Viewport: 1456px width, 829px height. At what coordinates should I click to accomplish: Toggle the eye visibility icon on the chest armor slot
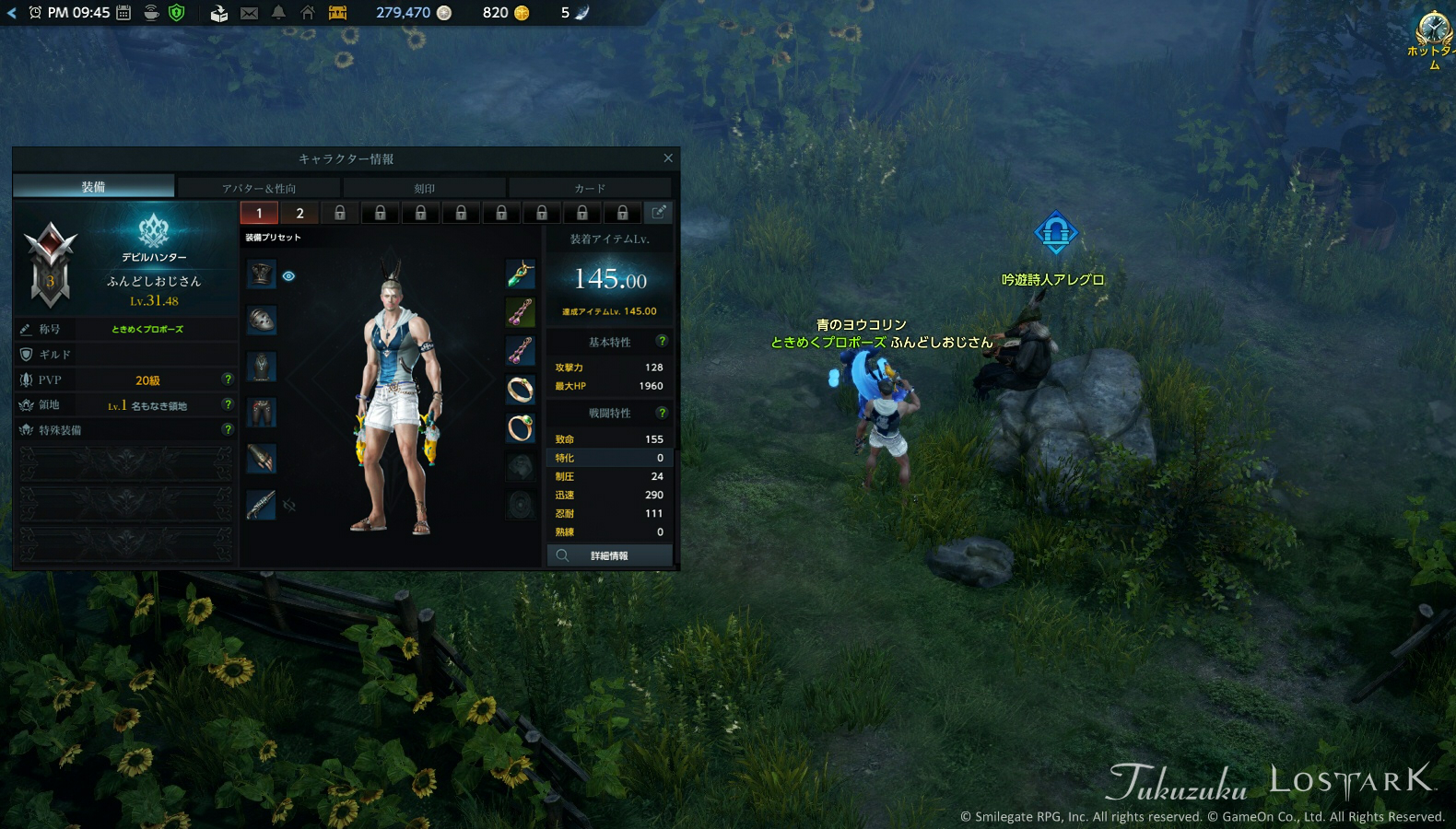coord(288,275)
